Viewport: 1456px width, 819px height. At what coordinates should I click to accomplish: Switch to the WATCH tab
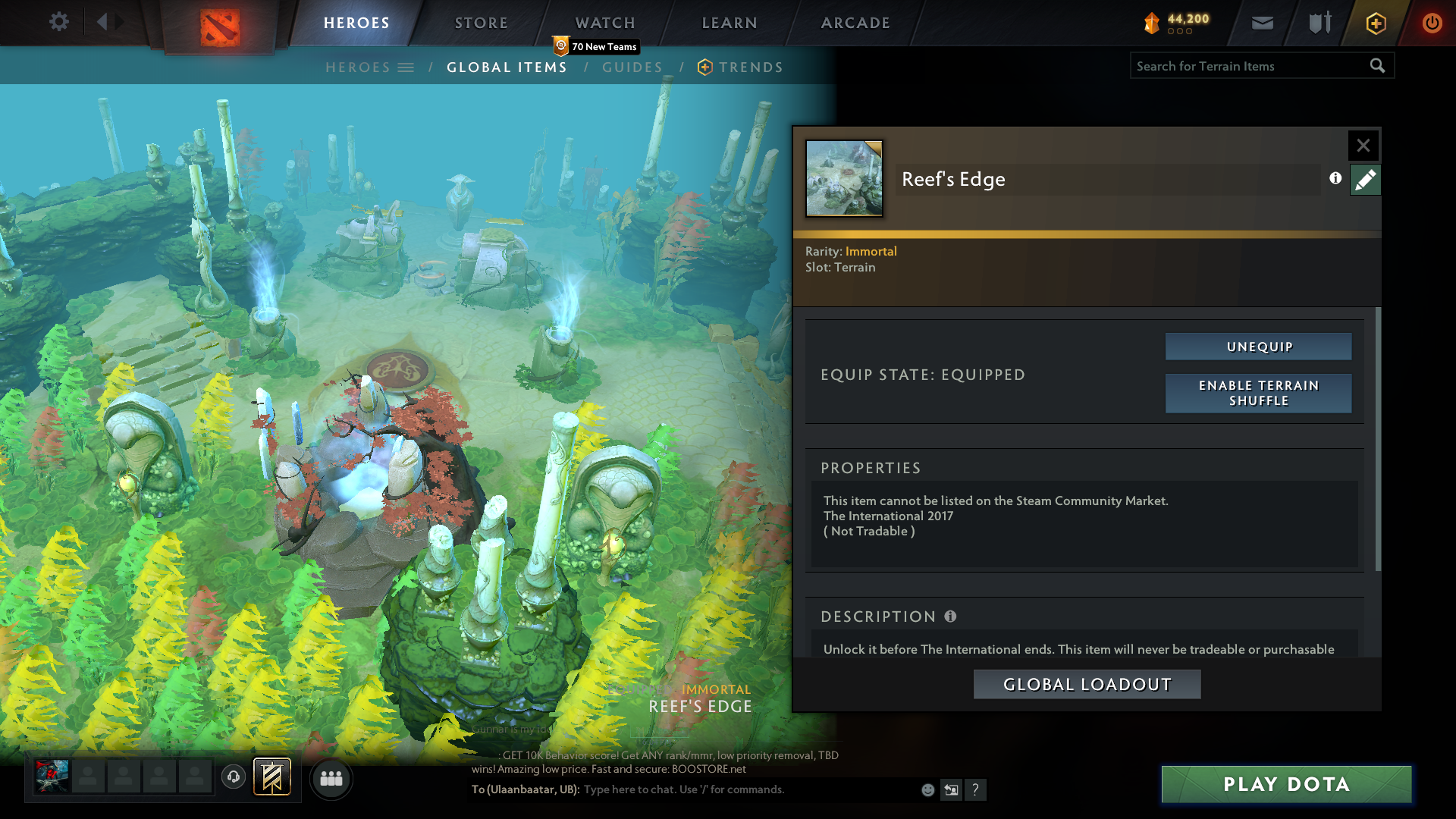tap(604, 23)
